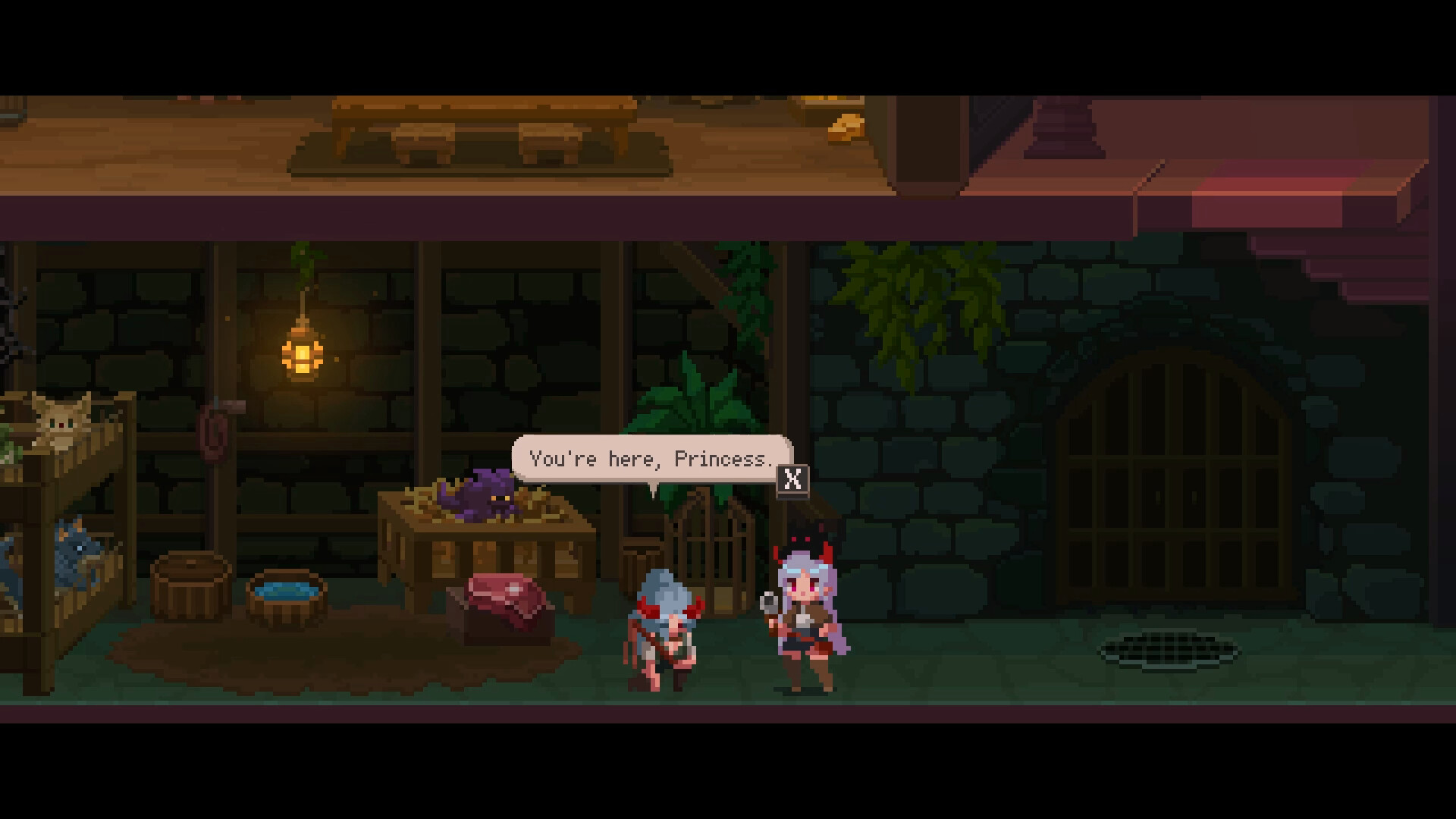Click the wooden table on the upper floor
Screen dimensions: 1456x819
478,114
